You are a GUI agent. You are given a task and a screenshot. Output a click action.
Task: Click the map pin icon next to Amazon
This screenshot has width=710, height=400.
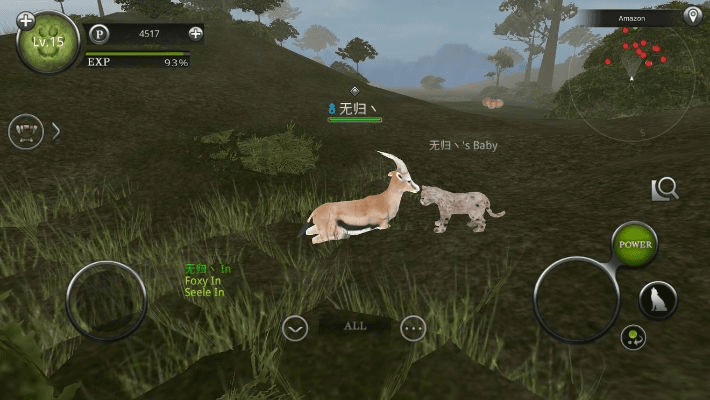(692, 17)
